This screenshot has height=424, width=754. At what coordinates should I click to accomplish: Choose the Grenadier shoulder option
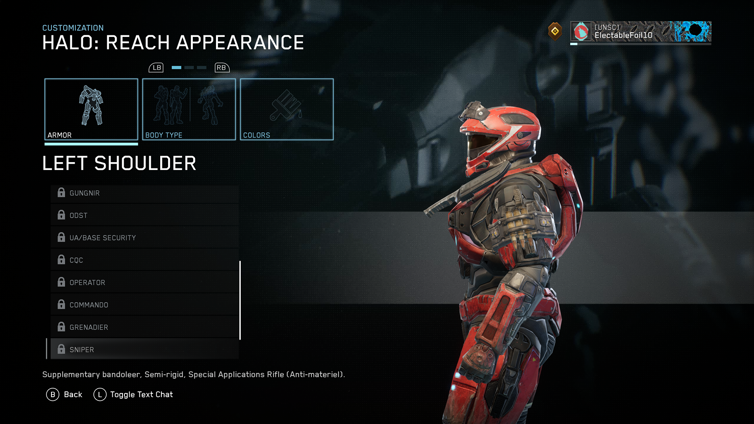pos(145,327)
